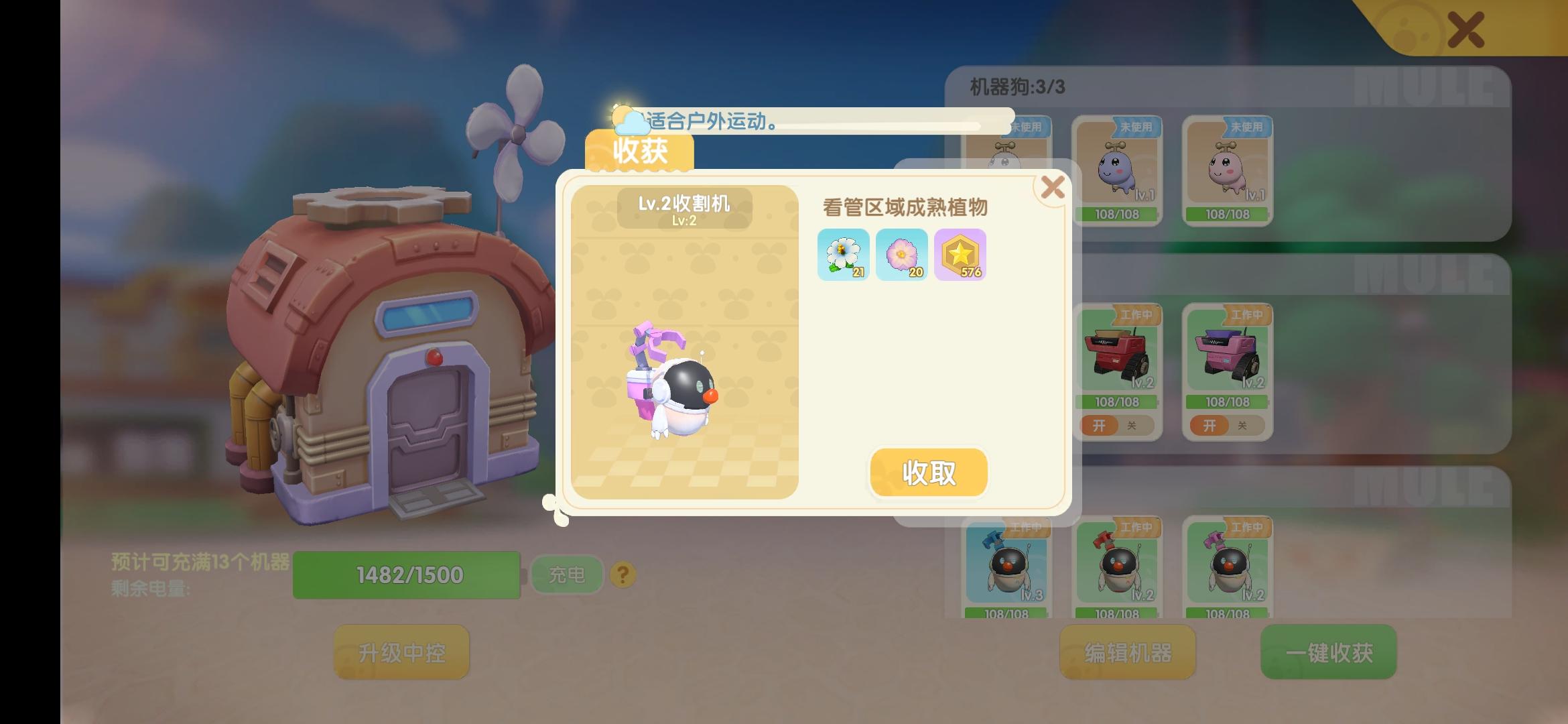Select the pink flower reward icon showing 20
This screenshot has height=724, width=1568.
pos(902,255)
